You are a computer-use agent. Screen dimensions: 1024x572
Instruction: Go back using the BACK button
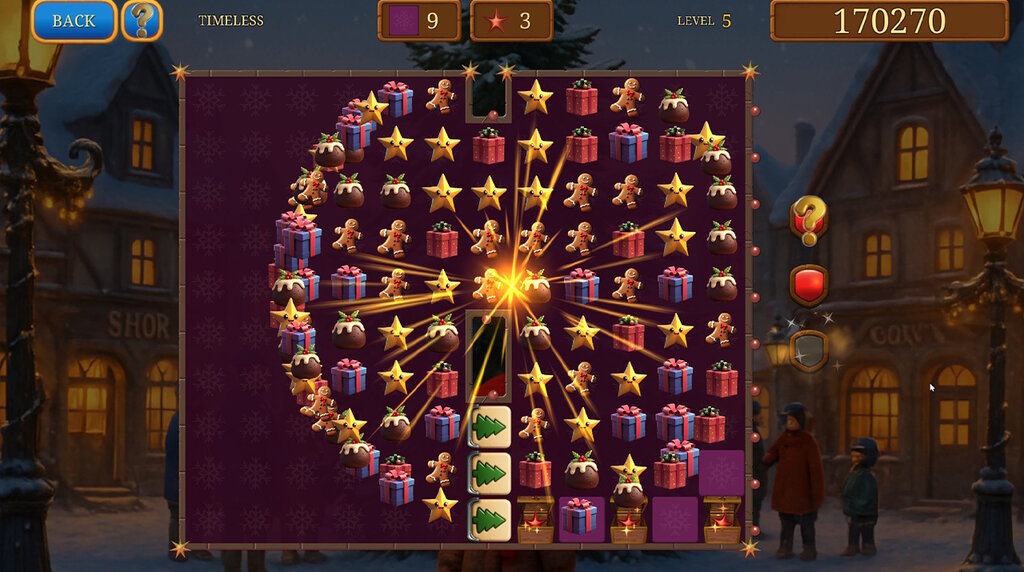[x=73, y=21]
